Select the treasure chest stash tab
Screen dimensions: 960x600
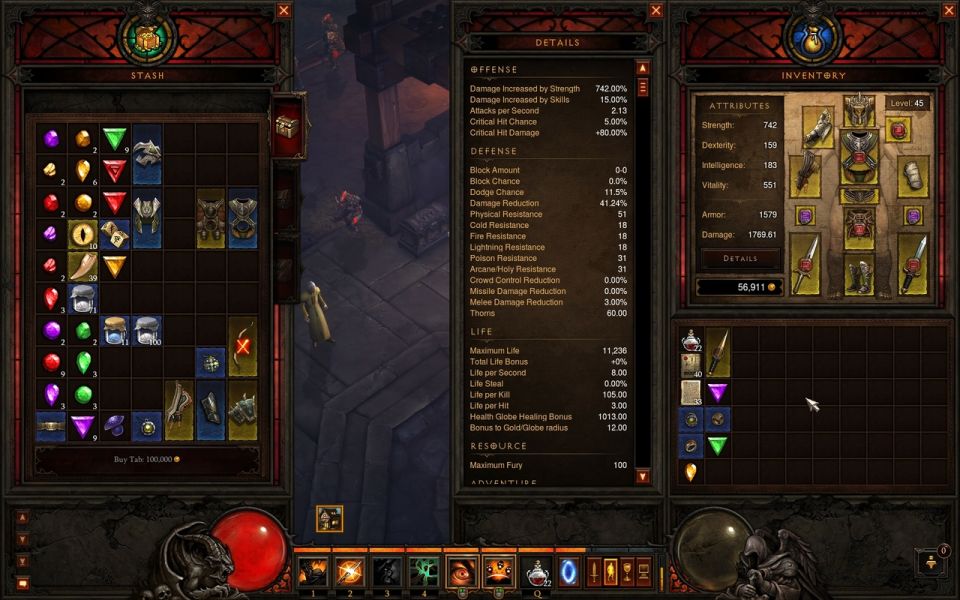coord(287,125)
